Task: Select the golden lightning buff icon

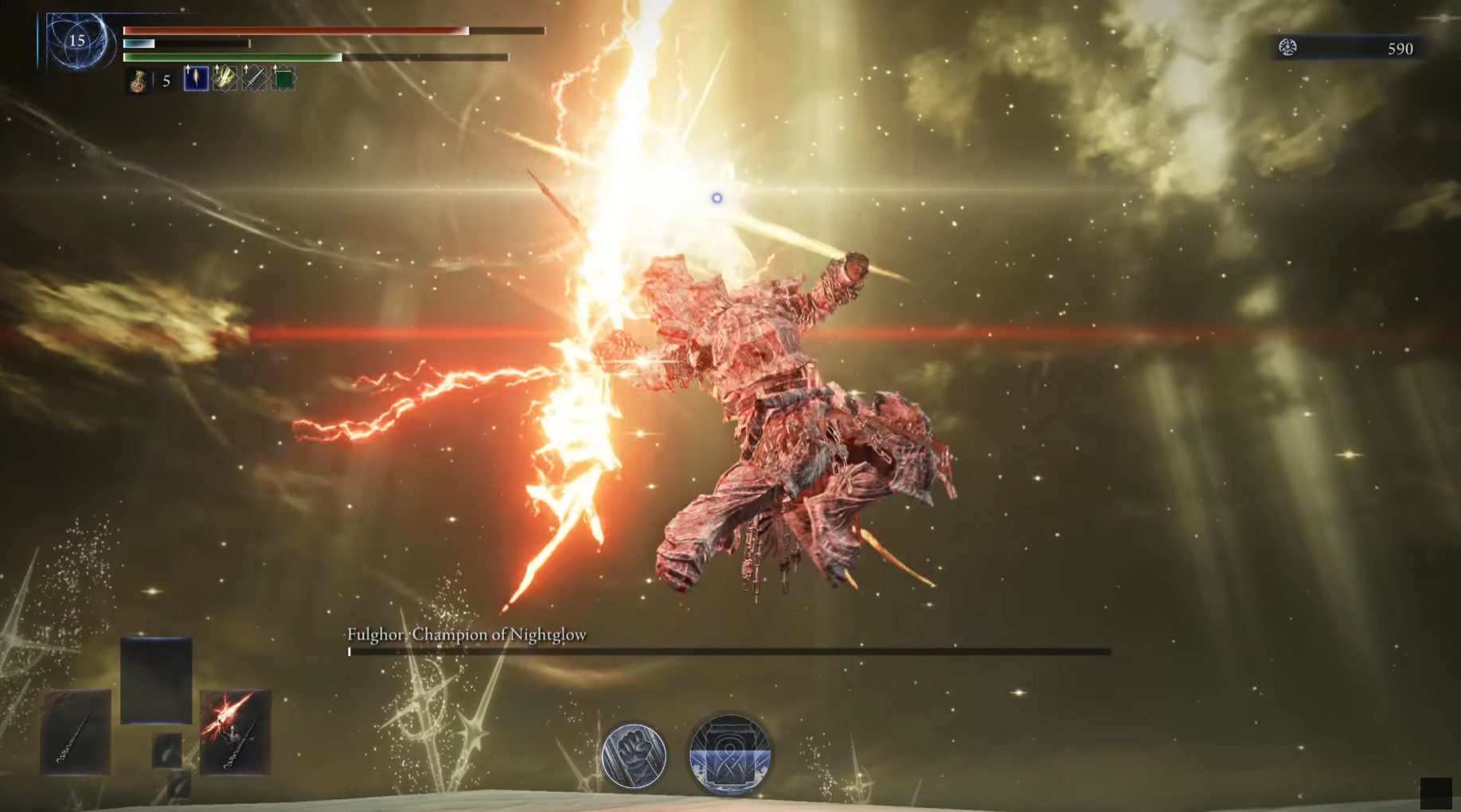Action: click(225, 78)
